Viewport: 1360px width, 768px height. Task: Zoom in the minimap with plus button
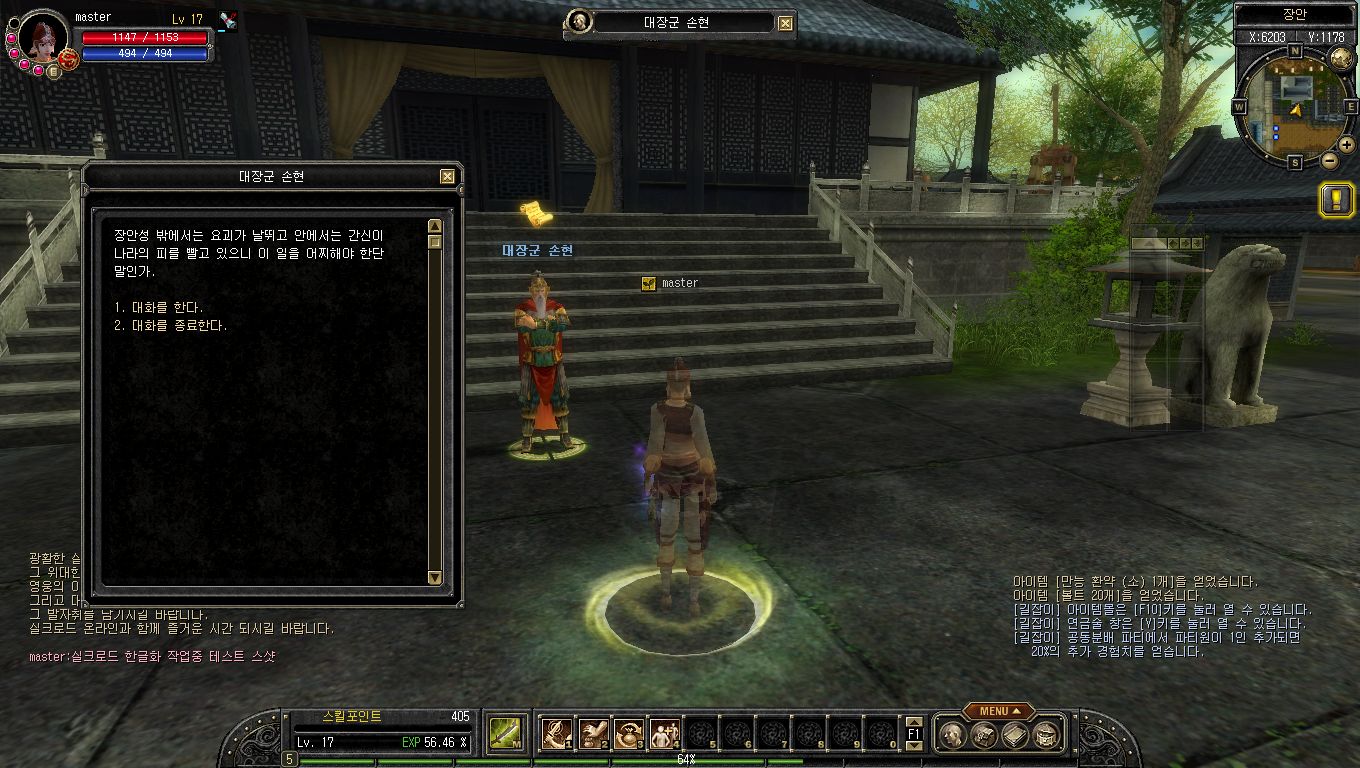1347,145
